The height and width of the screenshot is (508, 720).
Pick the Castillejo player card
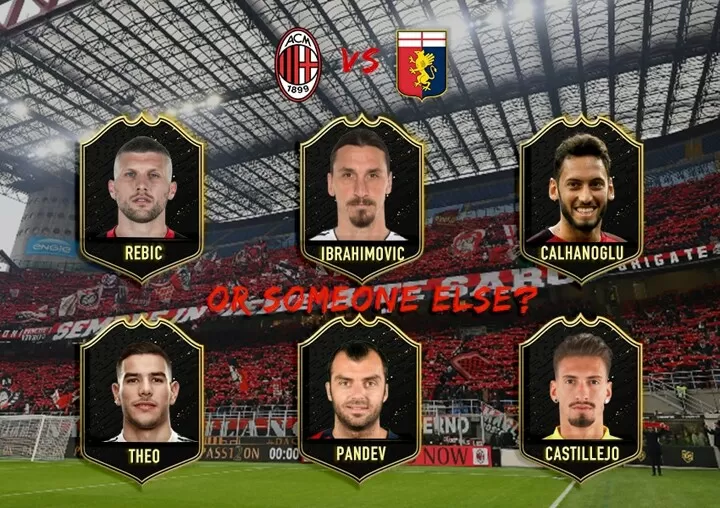pos(581,400)
